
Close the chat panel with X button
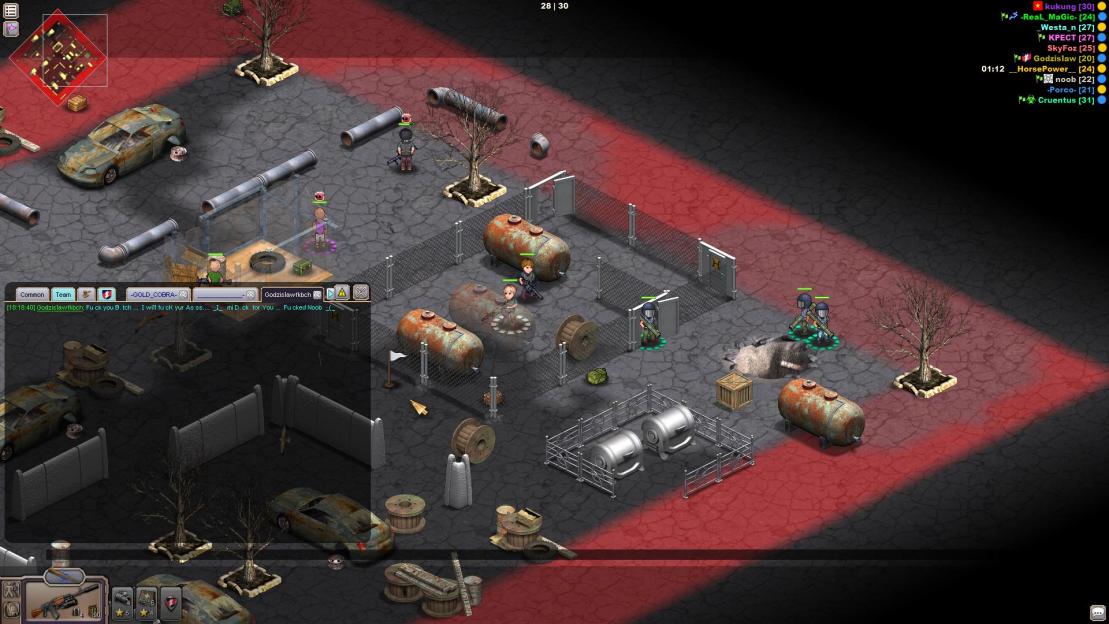pyautogui.click(x=361, y=293)
